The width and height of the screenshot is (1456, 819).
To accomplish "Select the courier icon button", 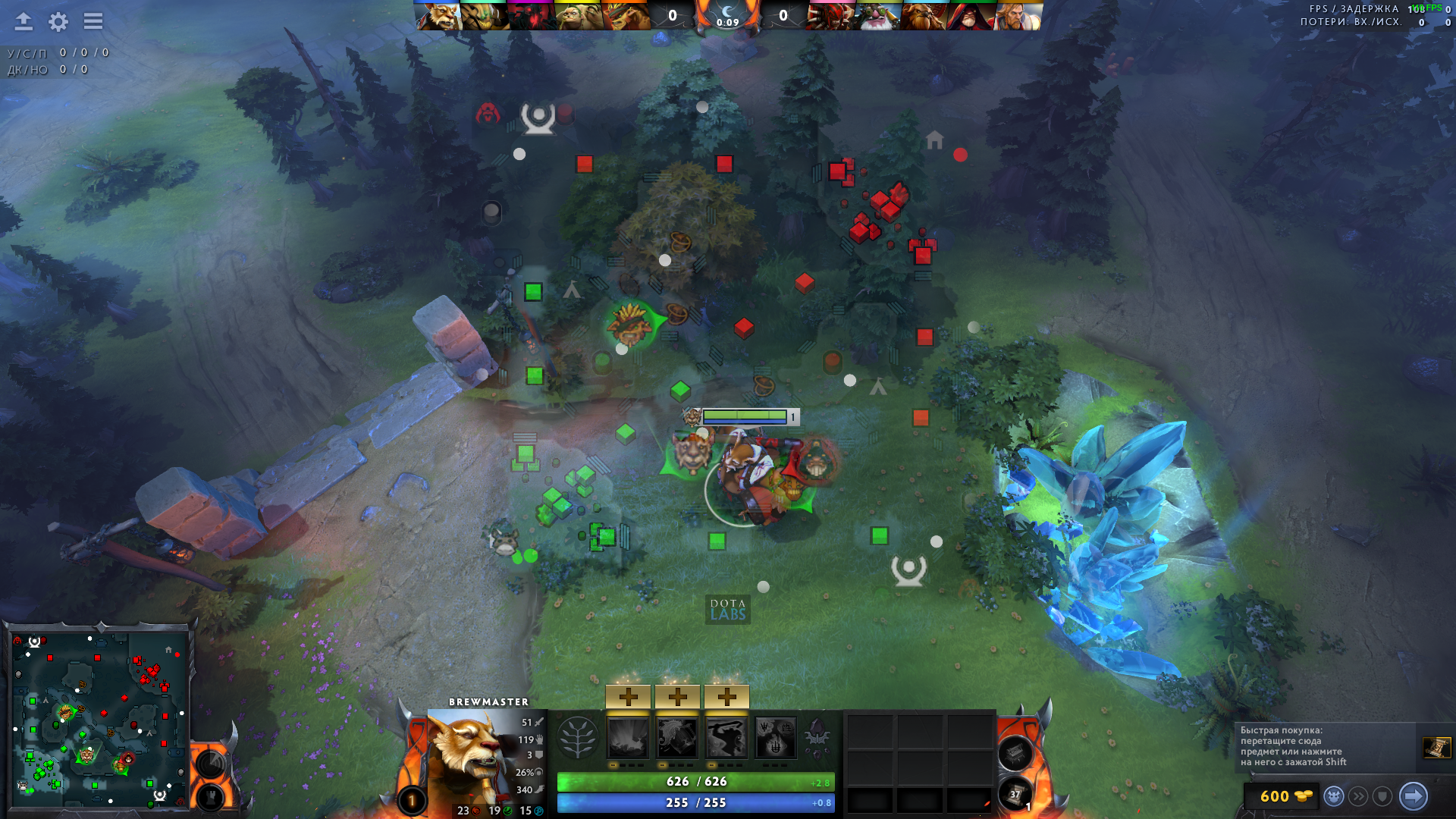I will click(x=1334, y=796).
